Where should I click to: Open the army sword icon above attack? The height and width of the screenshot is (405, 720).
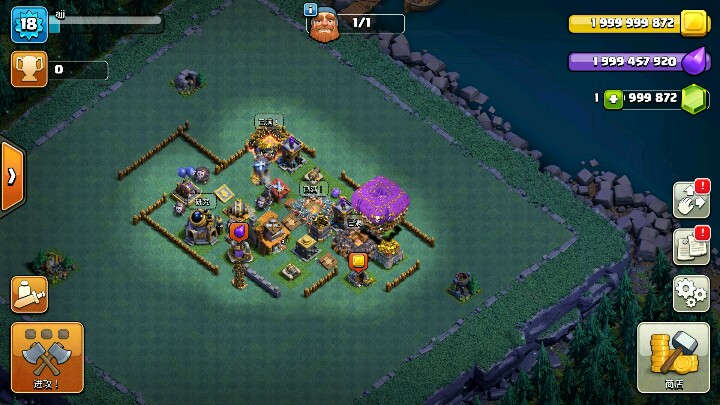tap(30, 294)
